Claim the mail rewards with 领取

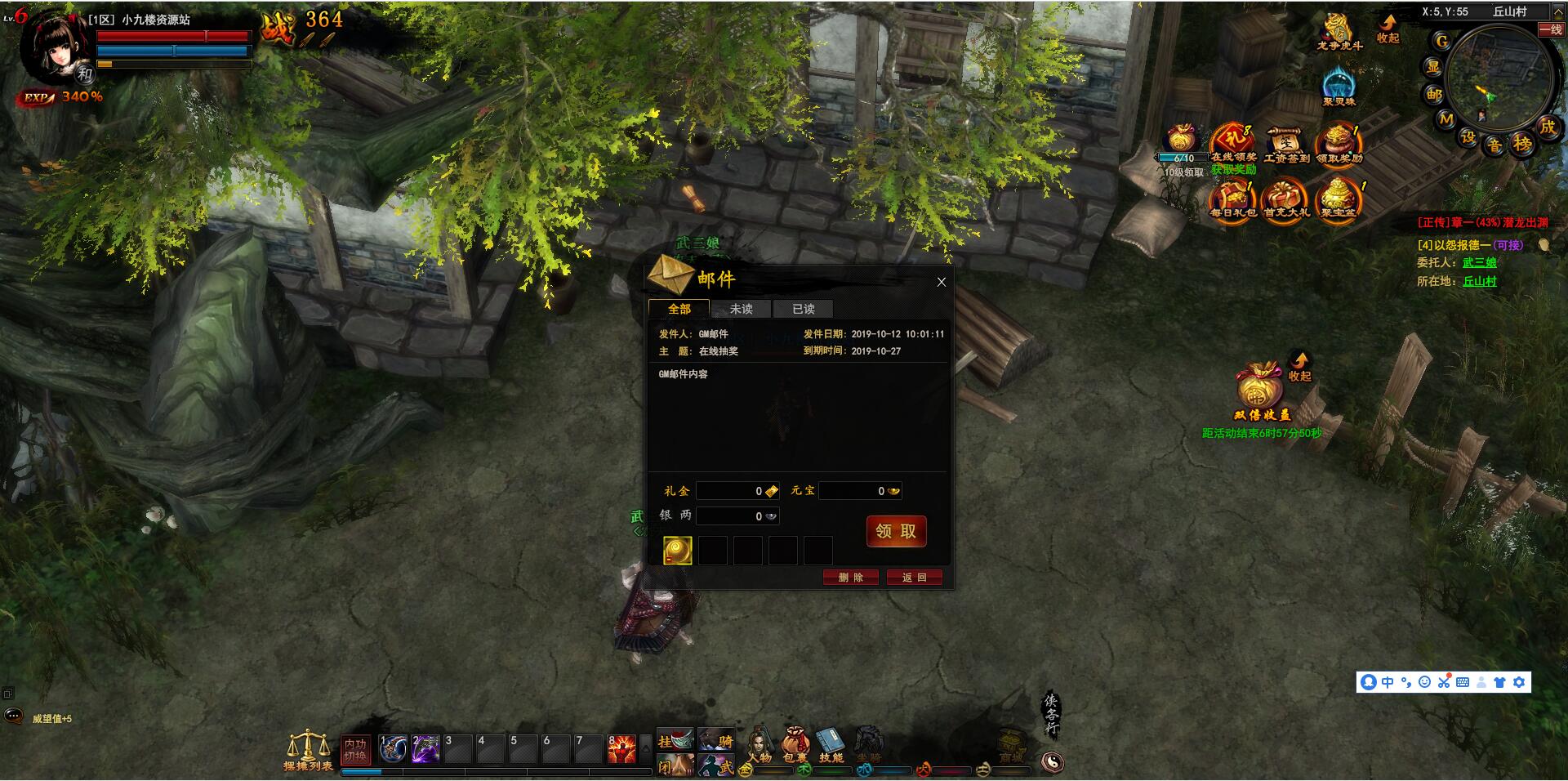click(x=896, y=531)
